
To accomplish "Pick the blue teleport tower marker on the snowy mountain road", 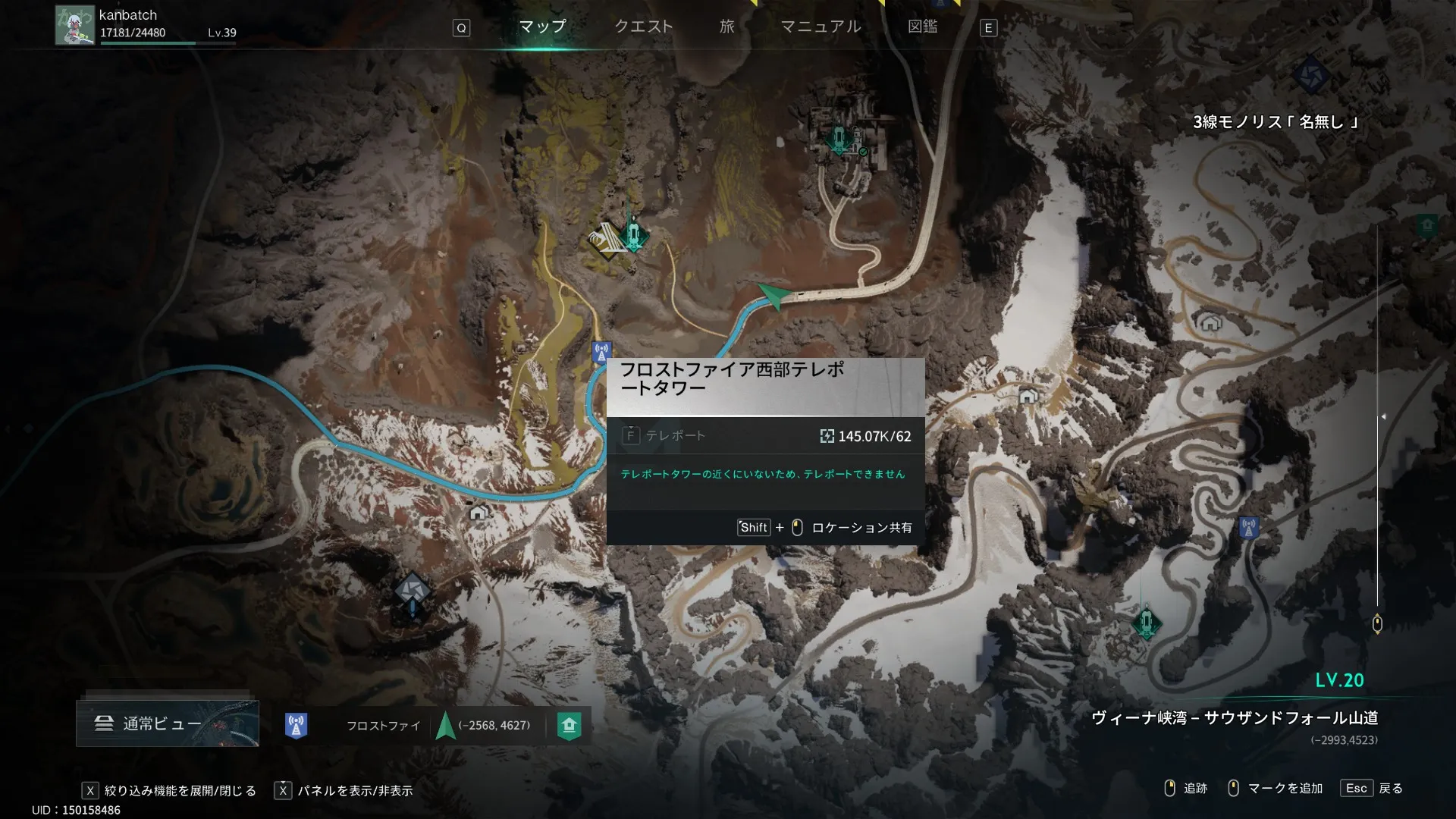I will point(1248,526).
